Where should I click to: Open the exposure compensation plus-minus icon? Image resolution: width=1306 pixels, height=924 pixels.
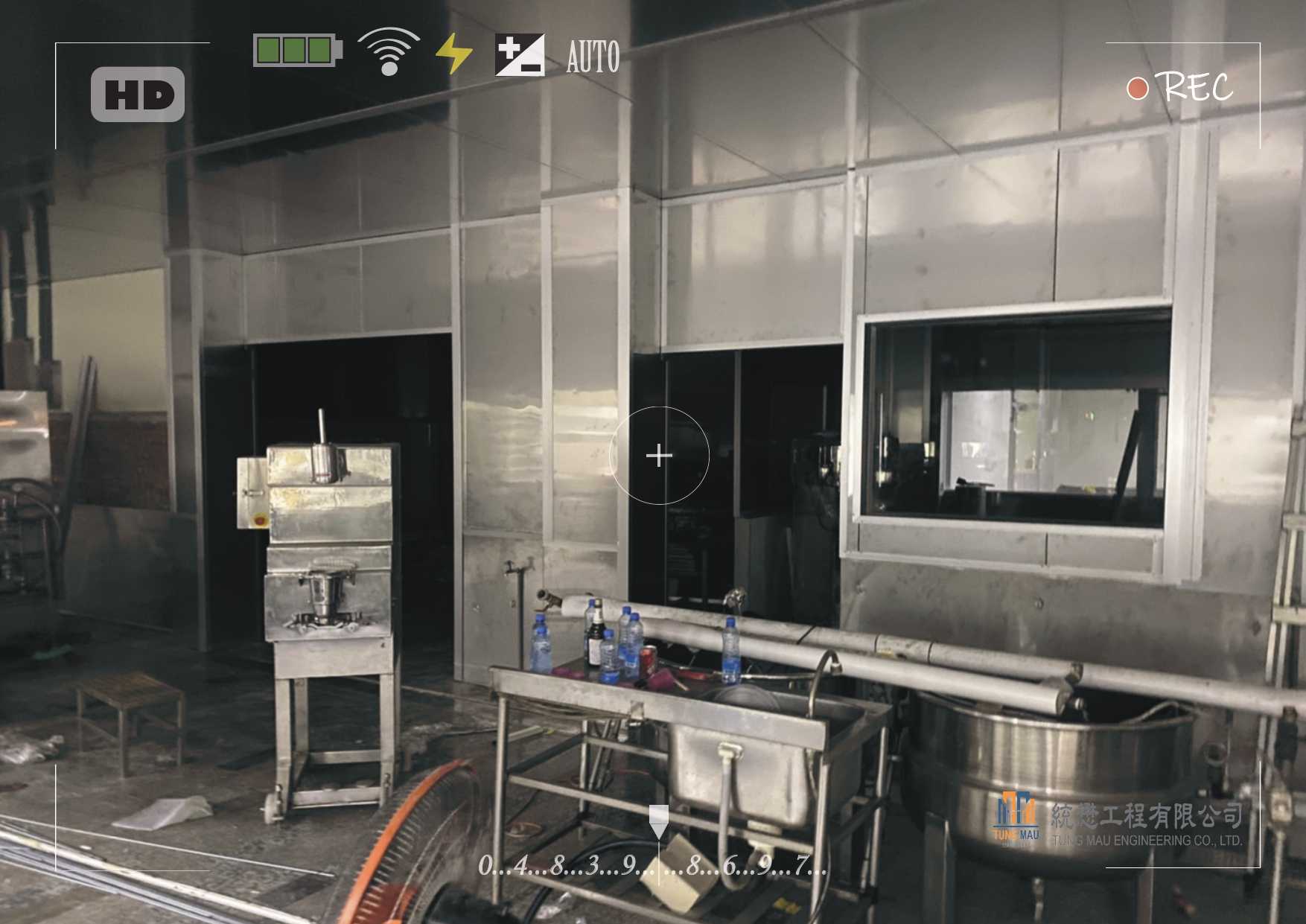pos(520,54)
